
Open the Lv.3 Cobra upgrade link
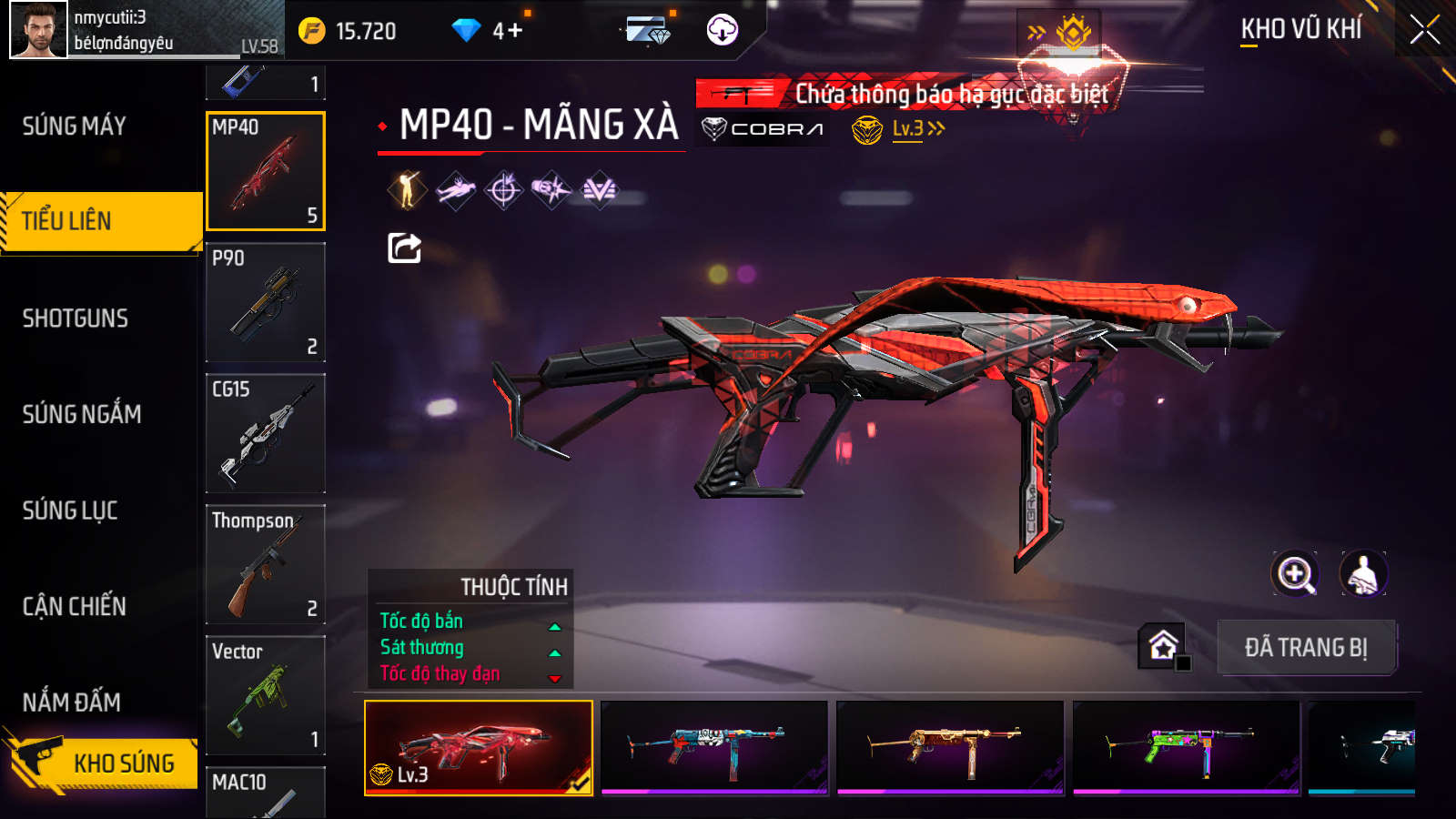click(x=917, y=129)
